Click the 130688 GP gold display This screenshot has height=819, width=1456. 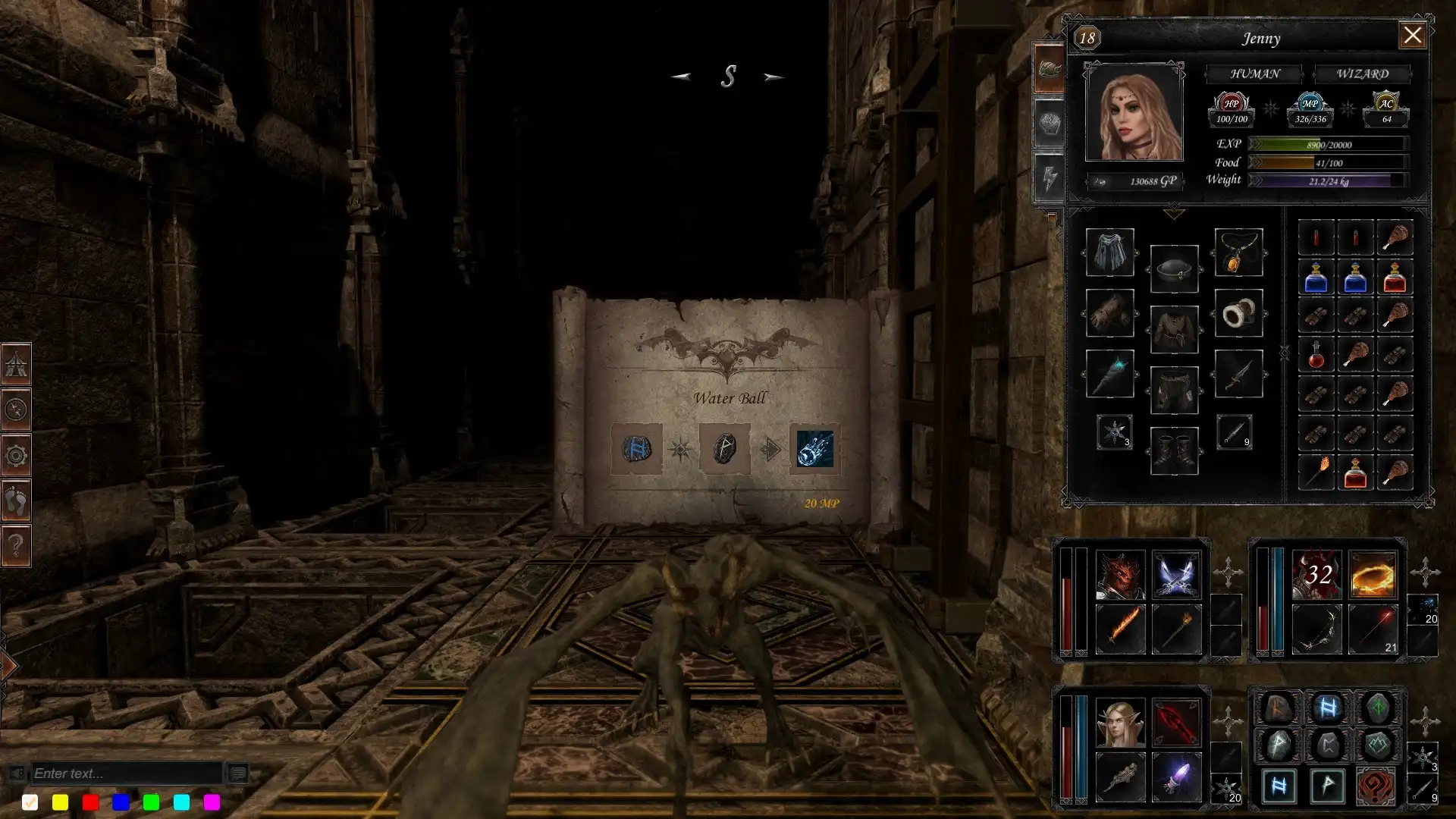pyautogui.click(x=1135, y=180)
